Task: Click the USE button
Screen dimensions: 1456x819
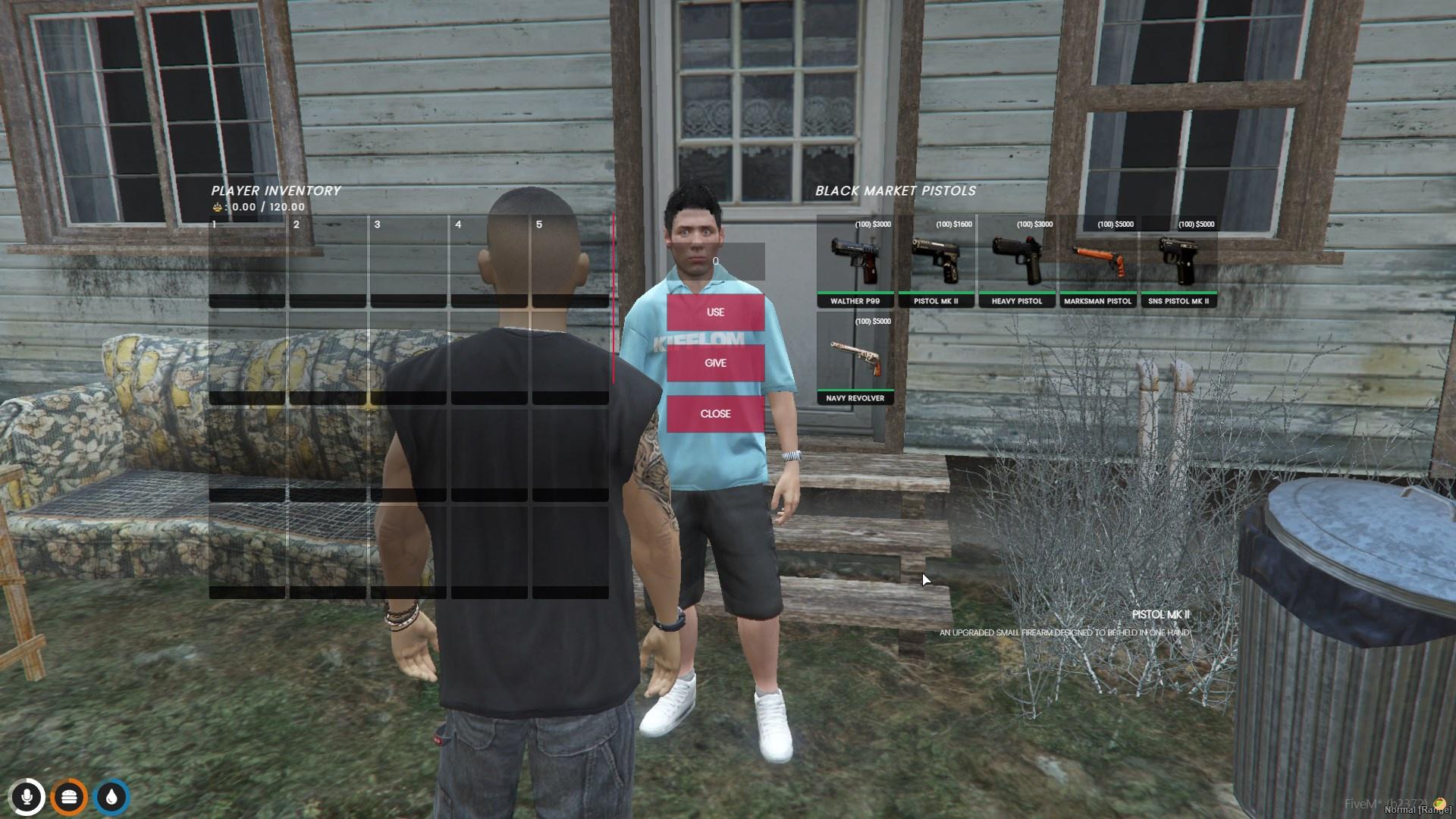Action: [x=715, y=312]
